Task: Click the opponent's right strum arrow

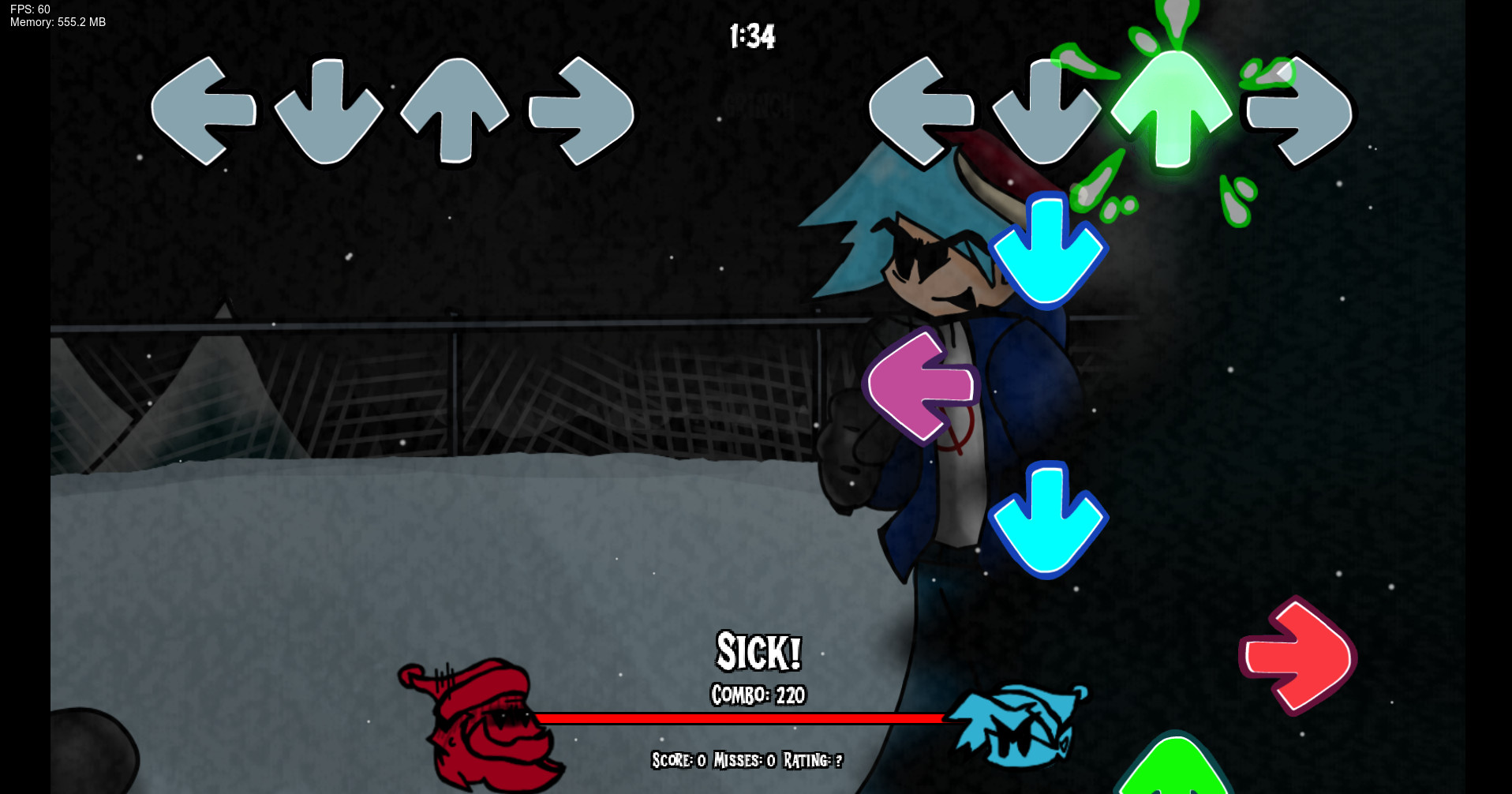Action: (582, 112)
